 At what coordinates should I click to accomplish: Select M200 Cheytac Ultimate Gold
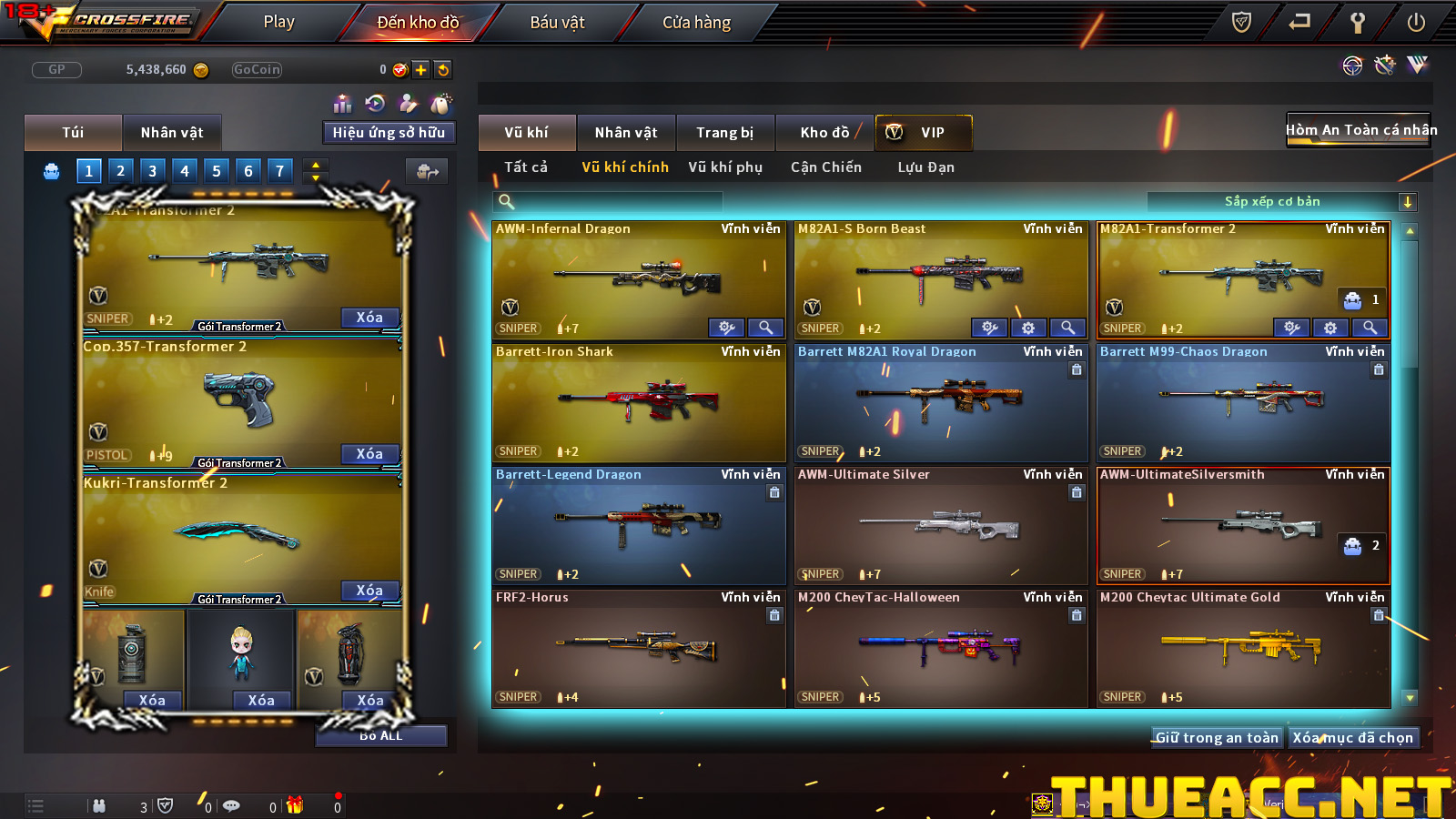(x=1243, y=648)
